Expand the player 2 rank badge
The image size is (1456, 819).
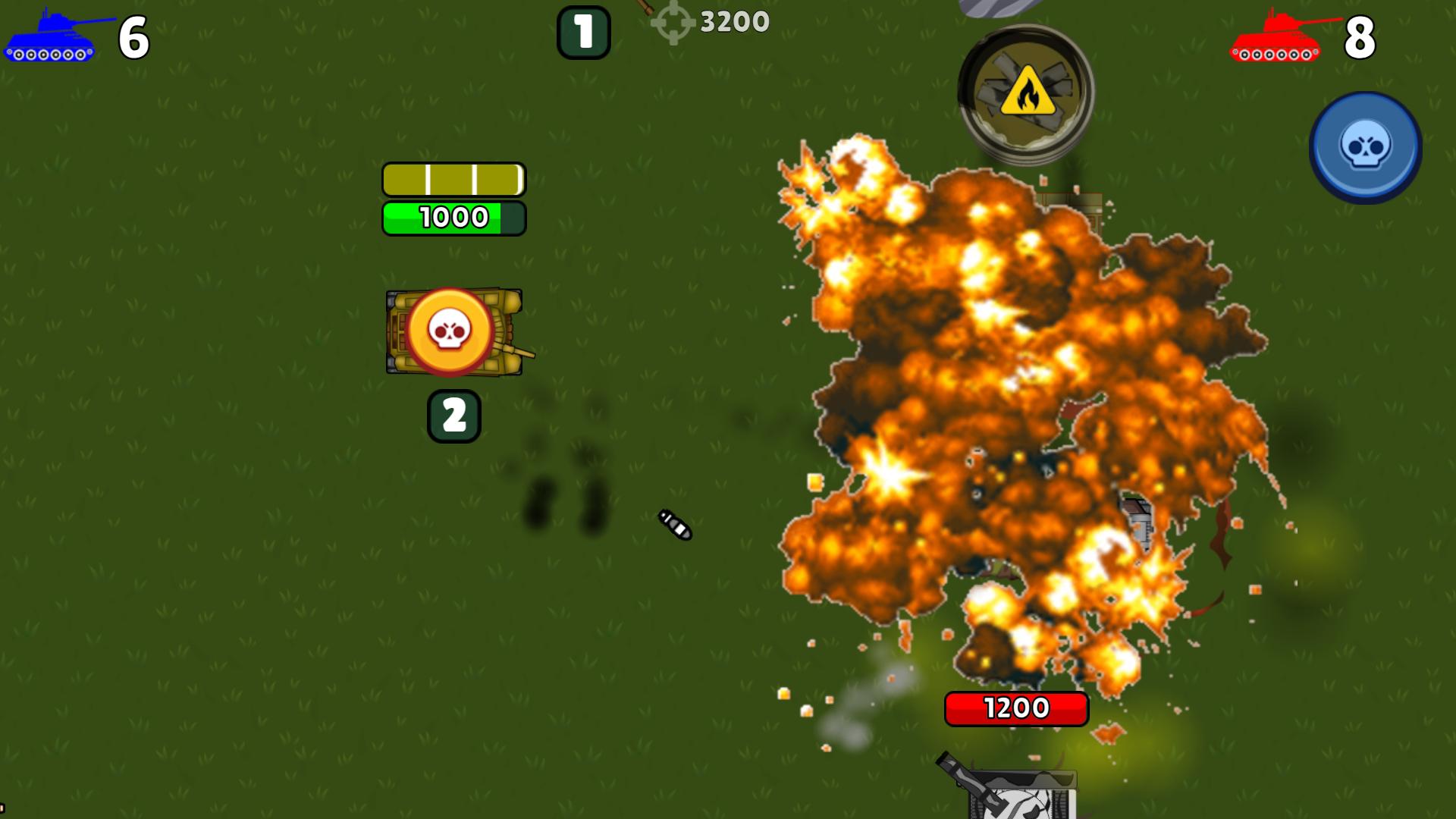[453, 416]
